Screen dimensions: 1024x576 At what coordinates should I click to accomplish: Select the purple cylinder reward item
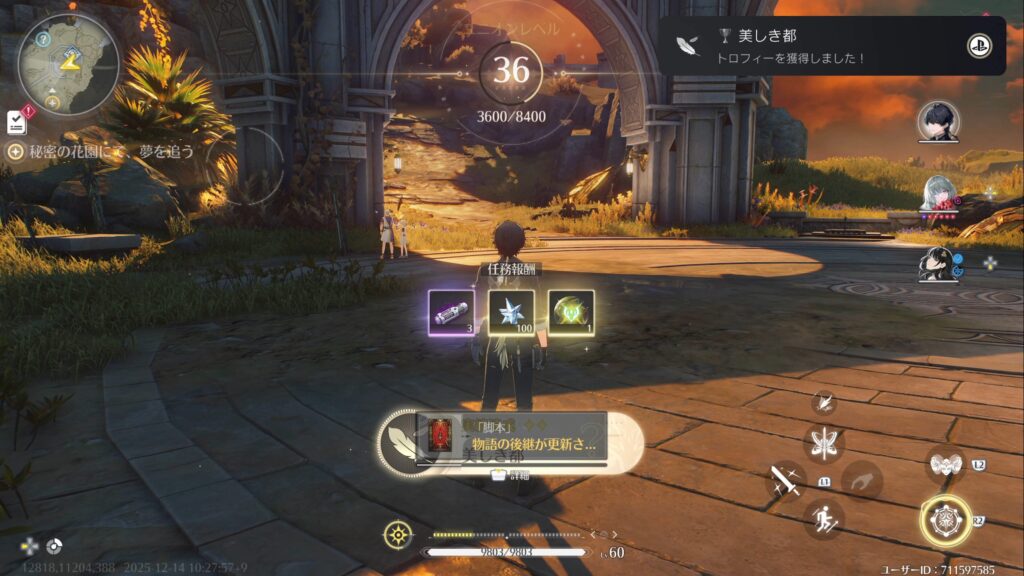(451, 313)
